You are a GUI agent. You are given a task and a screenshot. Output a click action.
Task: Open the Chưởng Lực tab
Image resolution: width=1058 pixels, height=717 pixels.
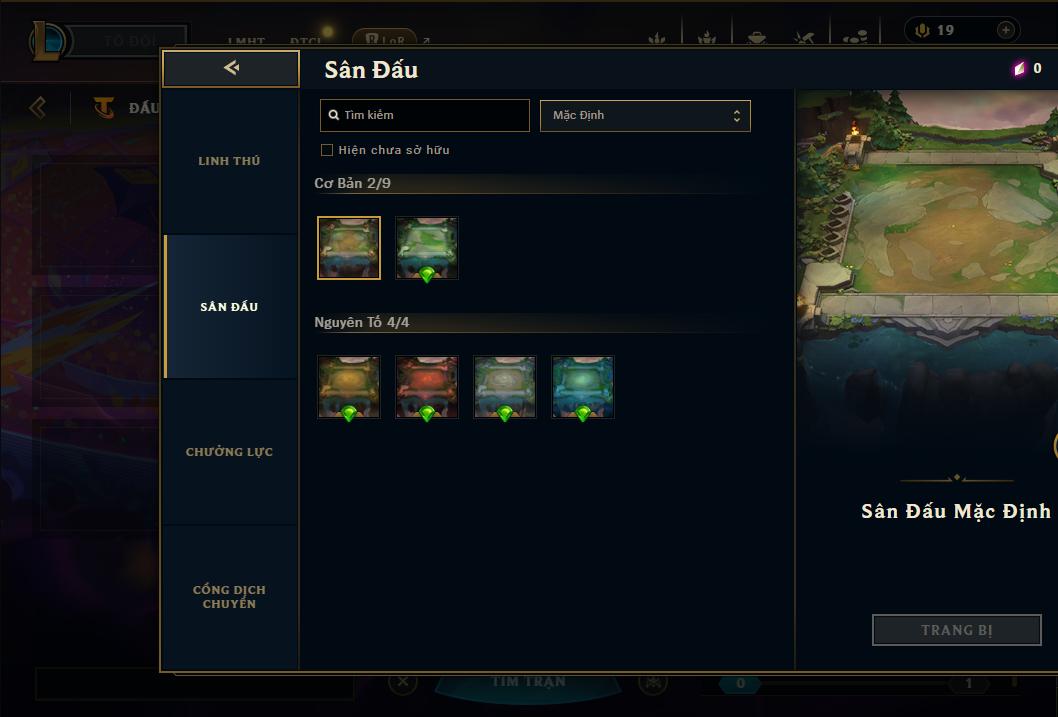click(229, 452)
